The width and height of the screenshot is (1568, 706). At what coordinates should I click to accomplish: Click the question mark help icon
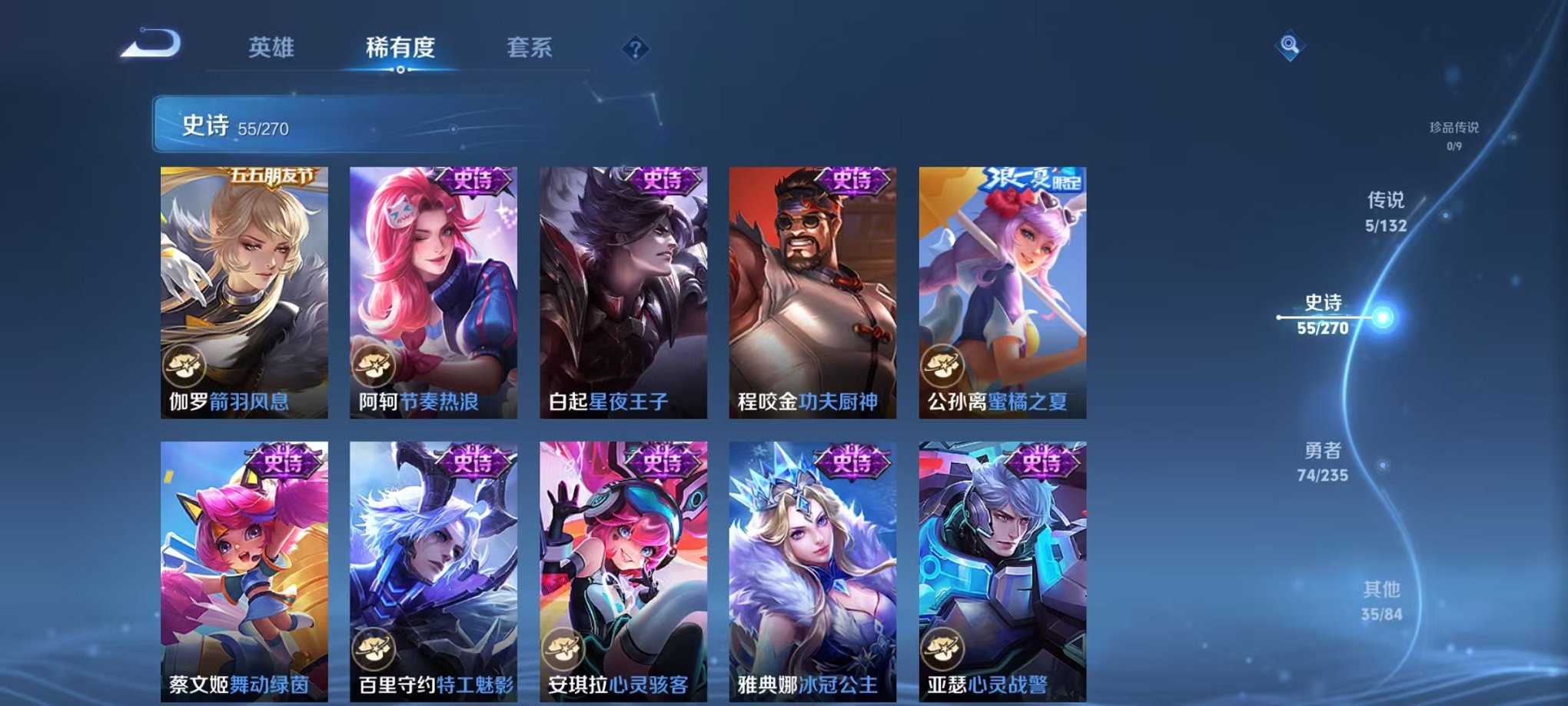tap(635, 49)
